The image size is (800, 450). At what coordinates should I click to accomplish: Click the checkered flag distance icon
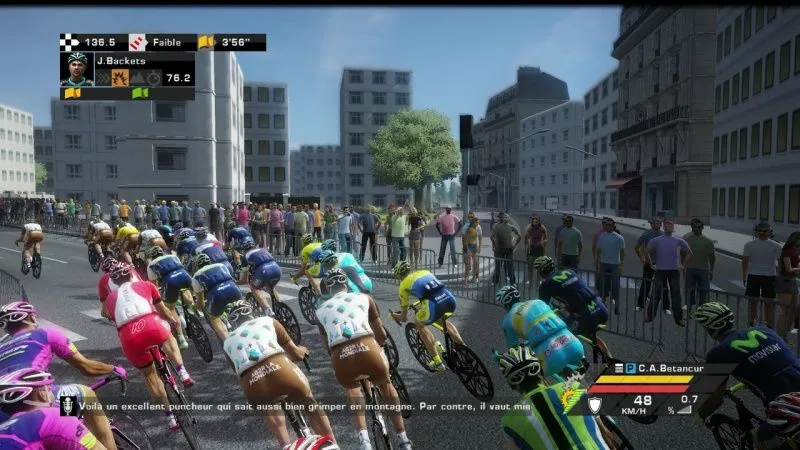pos(69,42)
